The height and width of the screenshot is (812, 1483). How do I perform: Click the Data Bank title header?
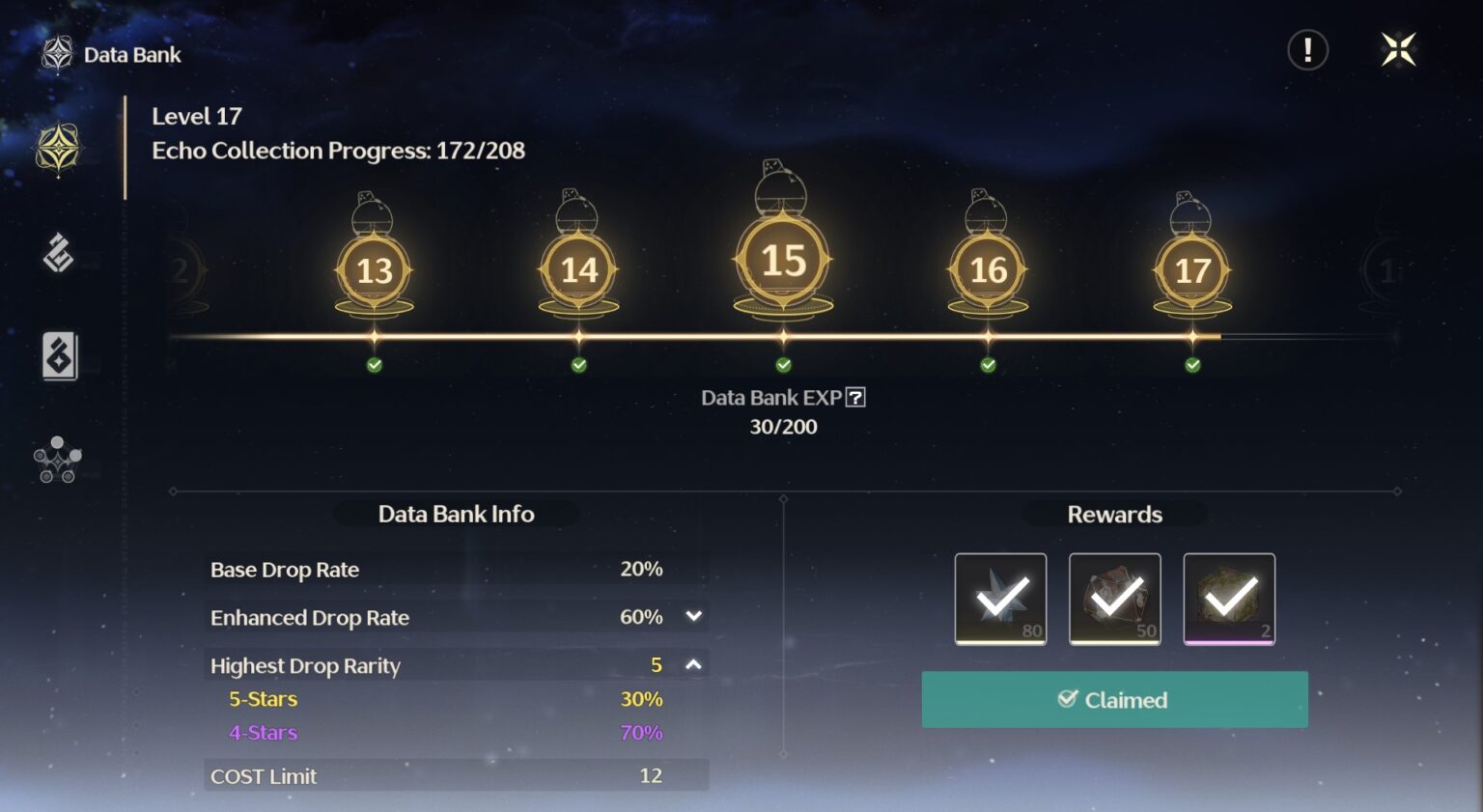132,54
